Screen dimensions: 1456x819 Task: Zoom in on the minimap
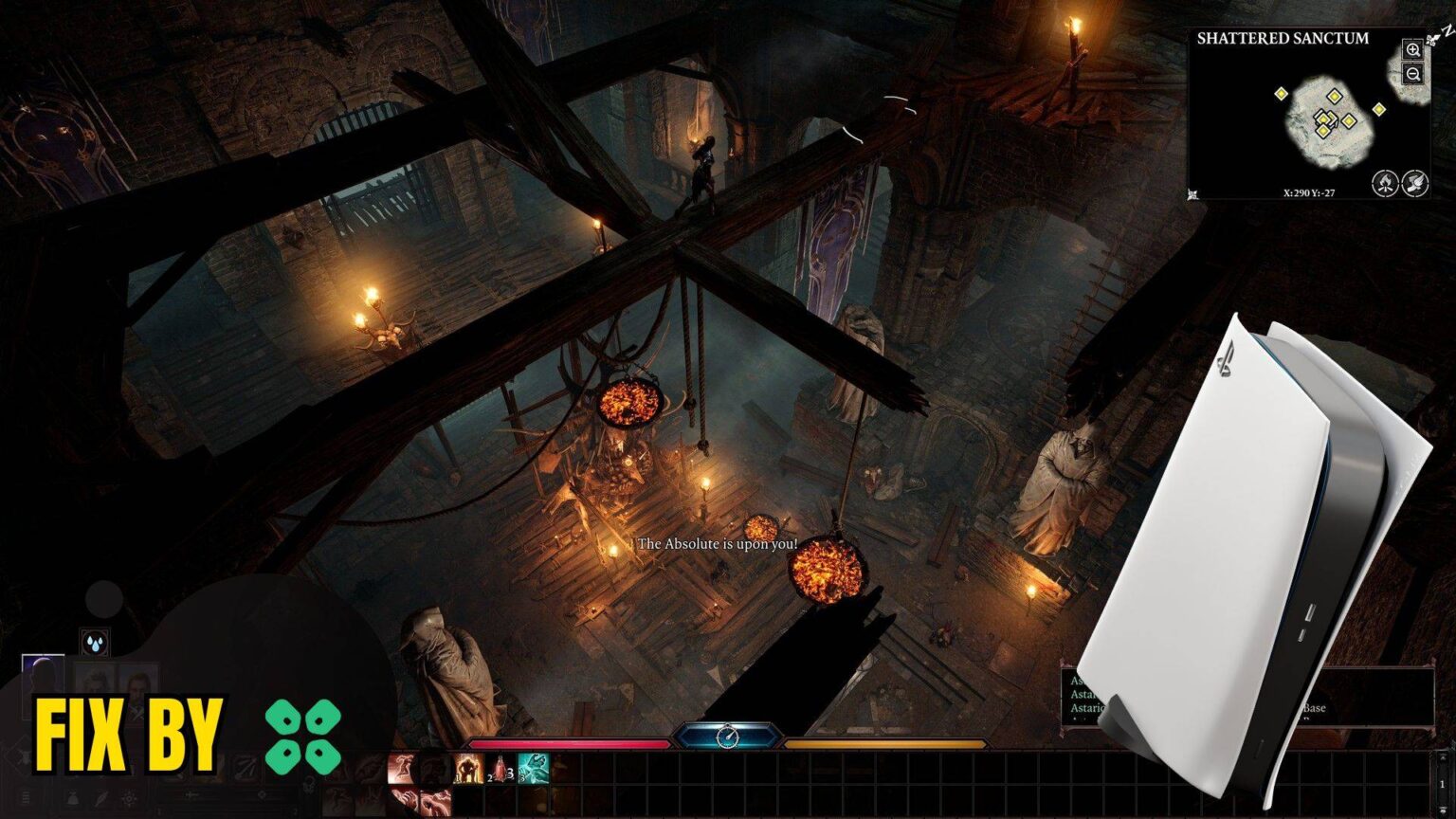[x=1412, y=50]
